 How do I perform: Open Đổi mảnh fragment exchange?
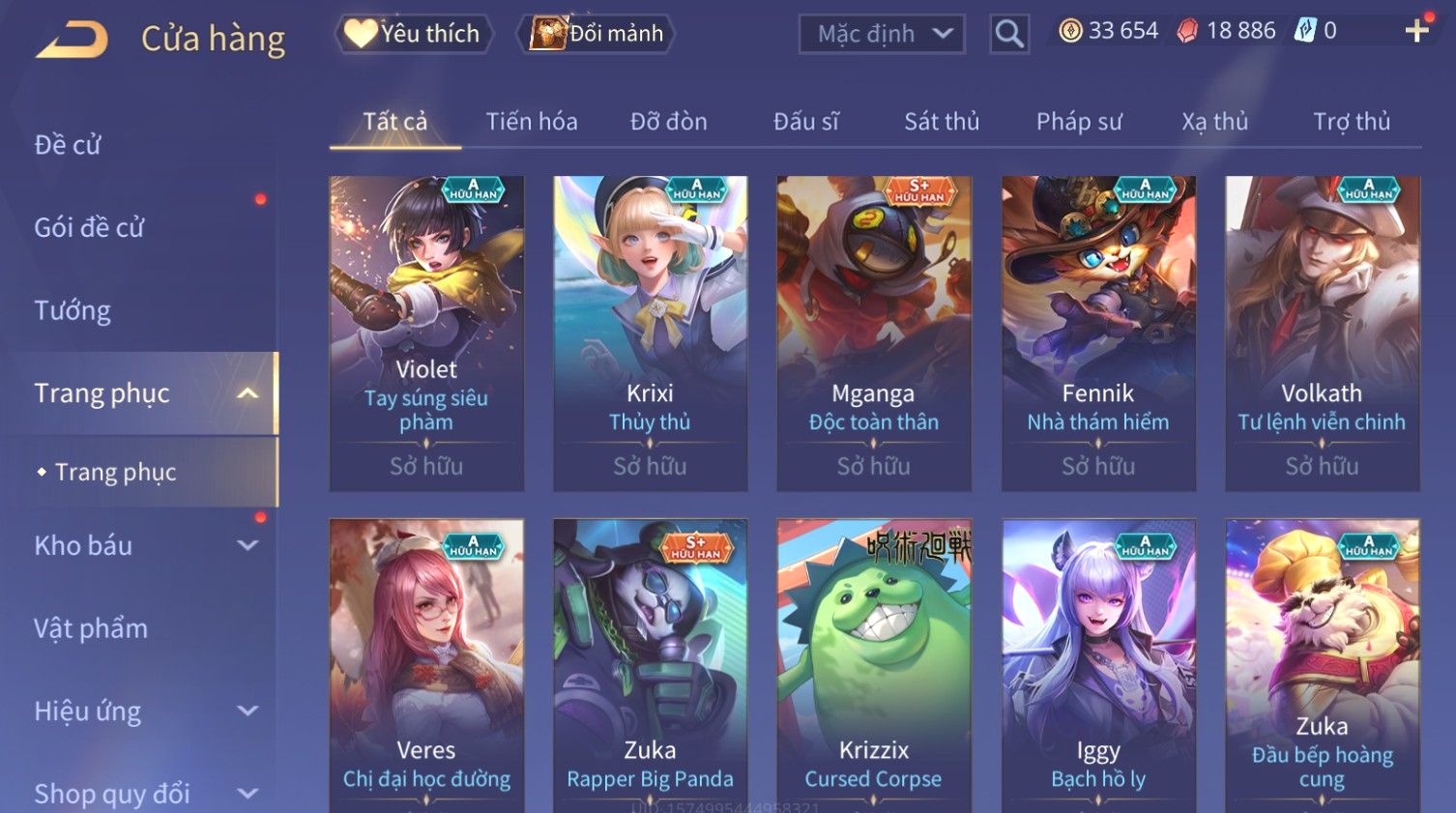click(597, 34)
